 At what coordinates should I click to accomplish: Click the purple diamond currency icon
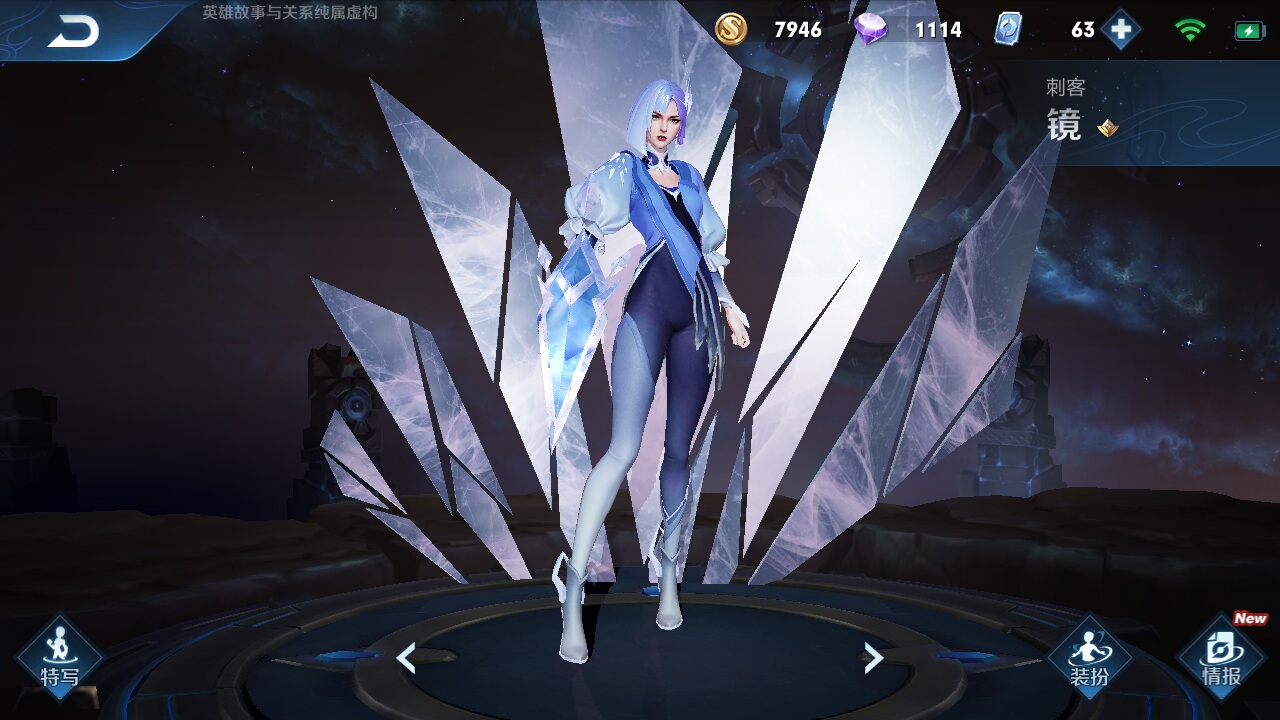click(x=870, y=30)
